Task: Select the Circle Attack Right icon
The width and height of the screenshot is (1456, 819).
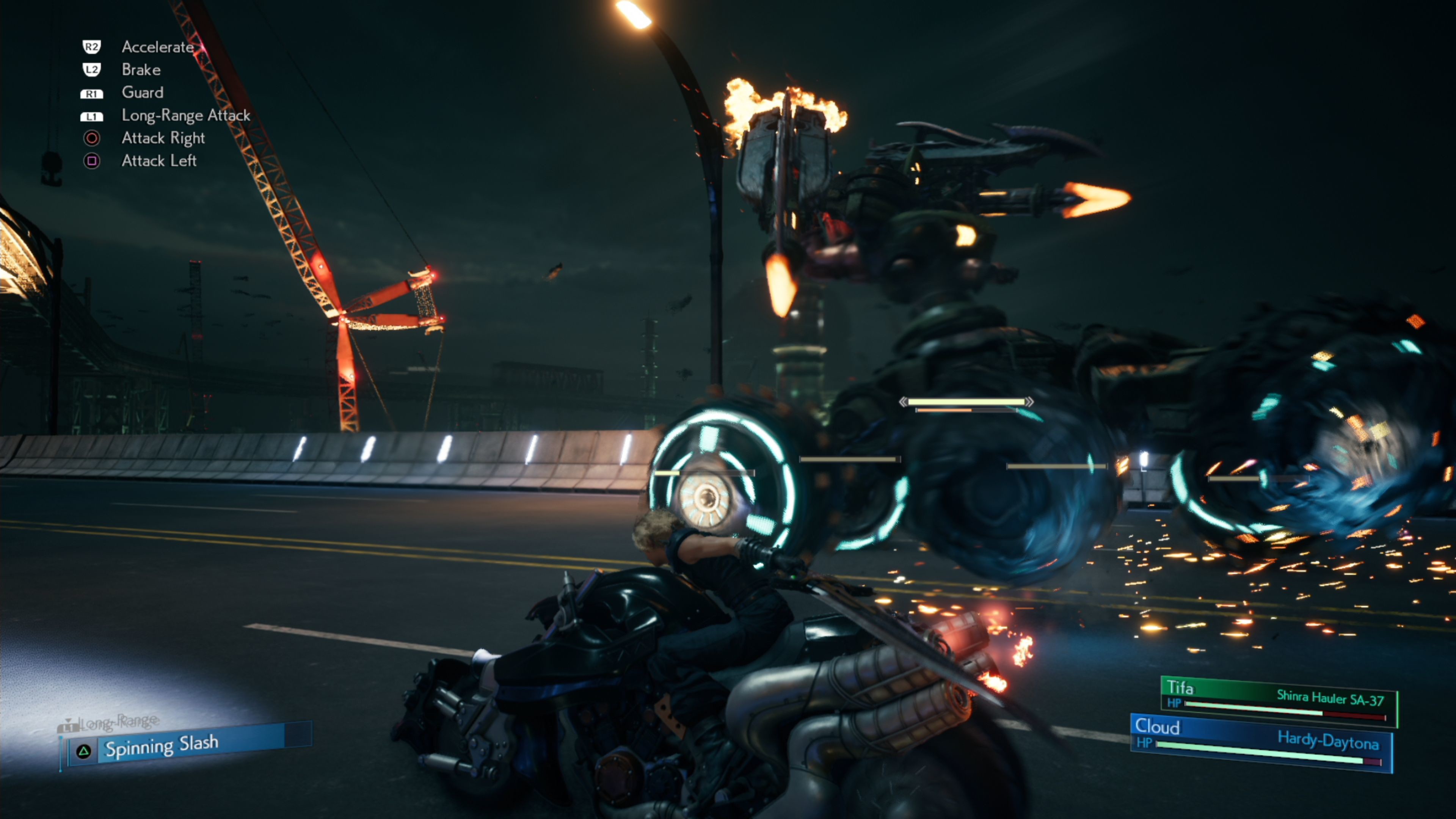Action: tap(92, 138)
